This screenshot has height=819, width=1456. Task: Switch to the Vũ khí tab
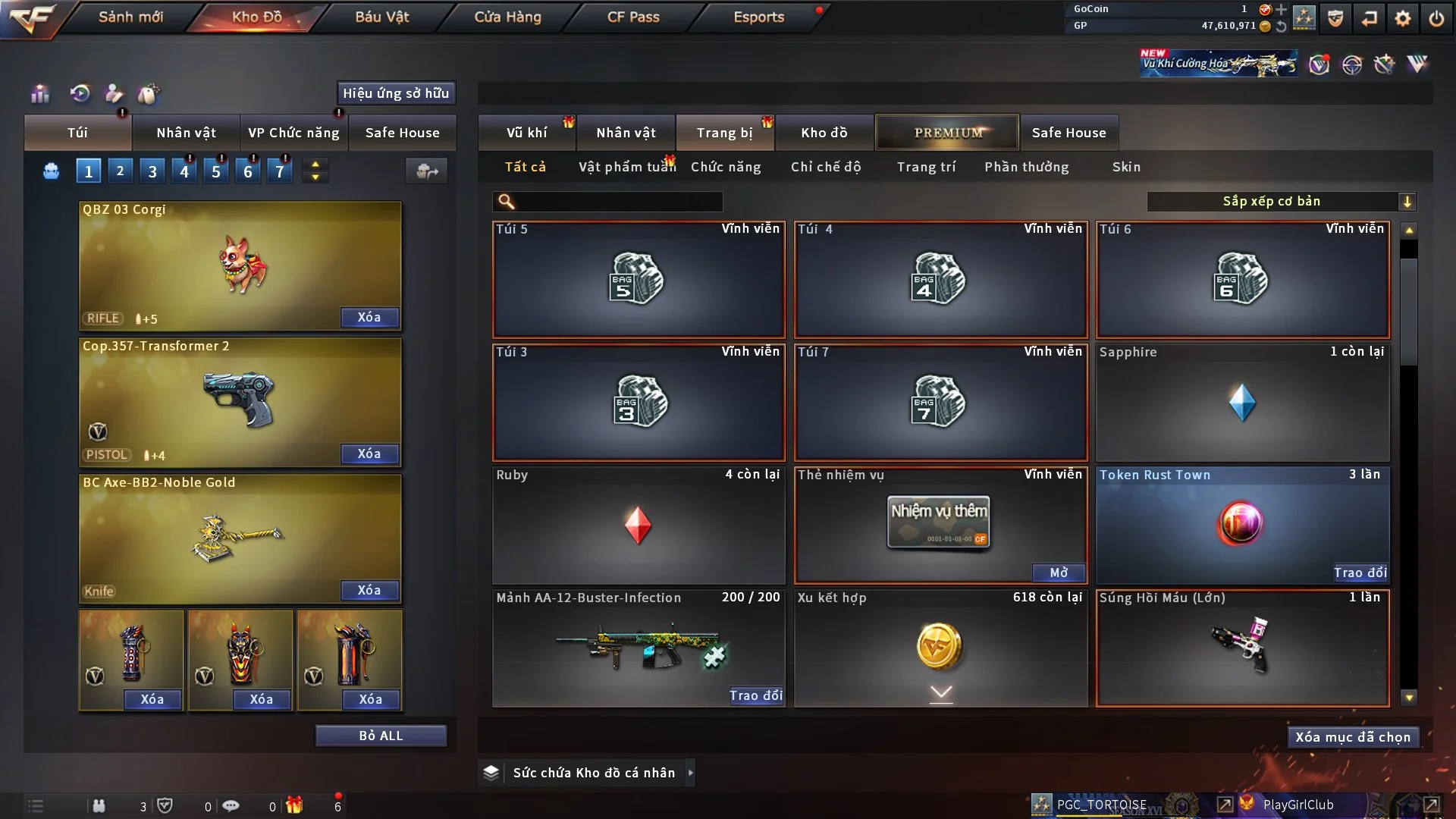[526, 133]
